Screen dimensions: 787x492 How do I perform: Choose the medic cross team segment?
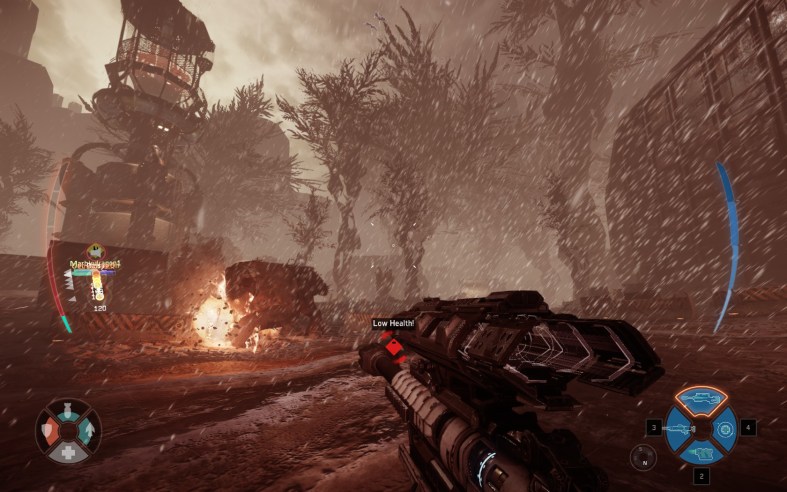69,451
